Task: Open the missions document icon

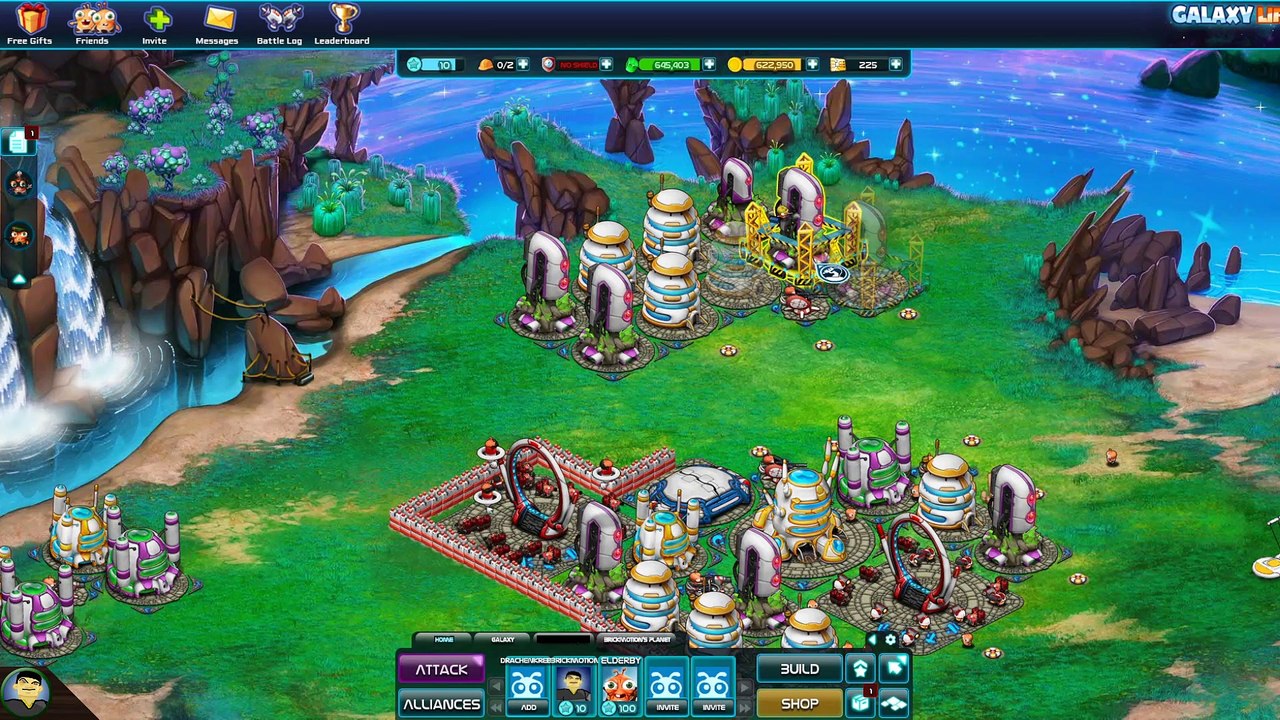Action: [x=18, y=143]
